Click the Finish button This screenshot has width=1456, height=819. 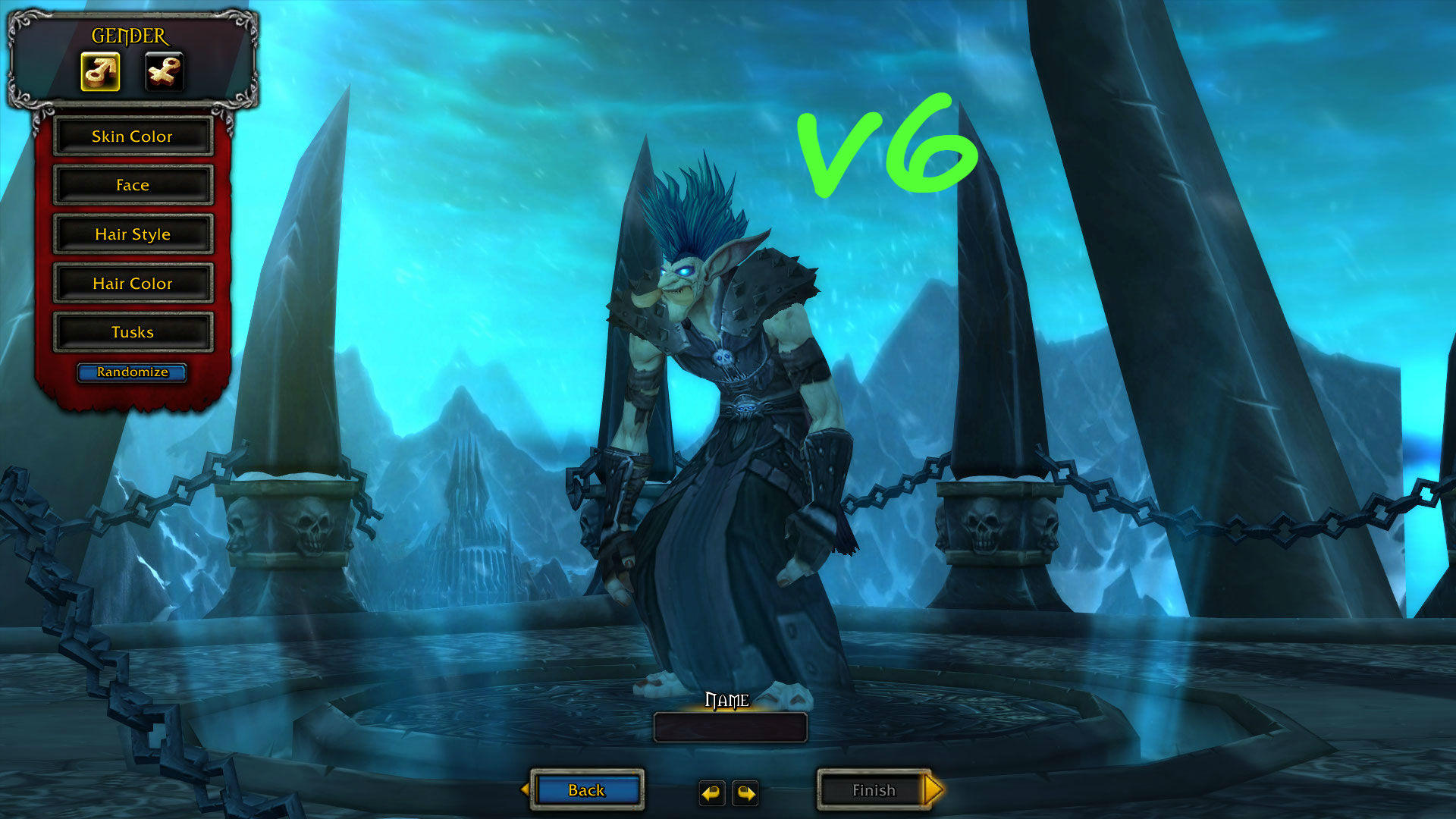pos(874,790)
